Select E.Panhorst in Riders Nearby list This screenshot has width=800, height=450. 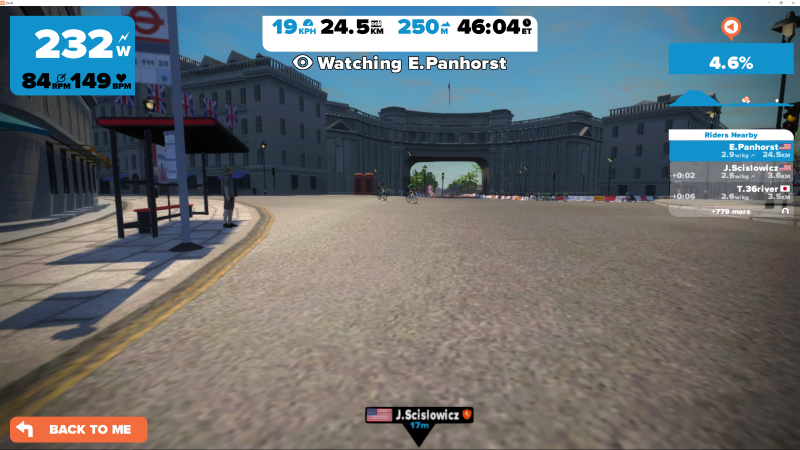pyautogui.click(x=730, y=150)
